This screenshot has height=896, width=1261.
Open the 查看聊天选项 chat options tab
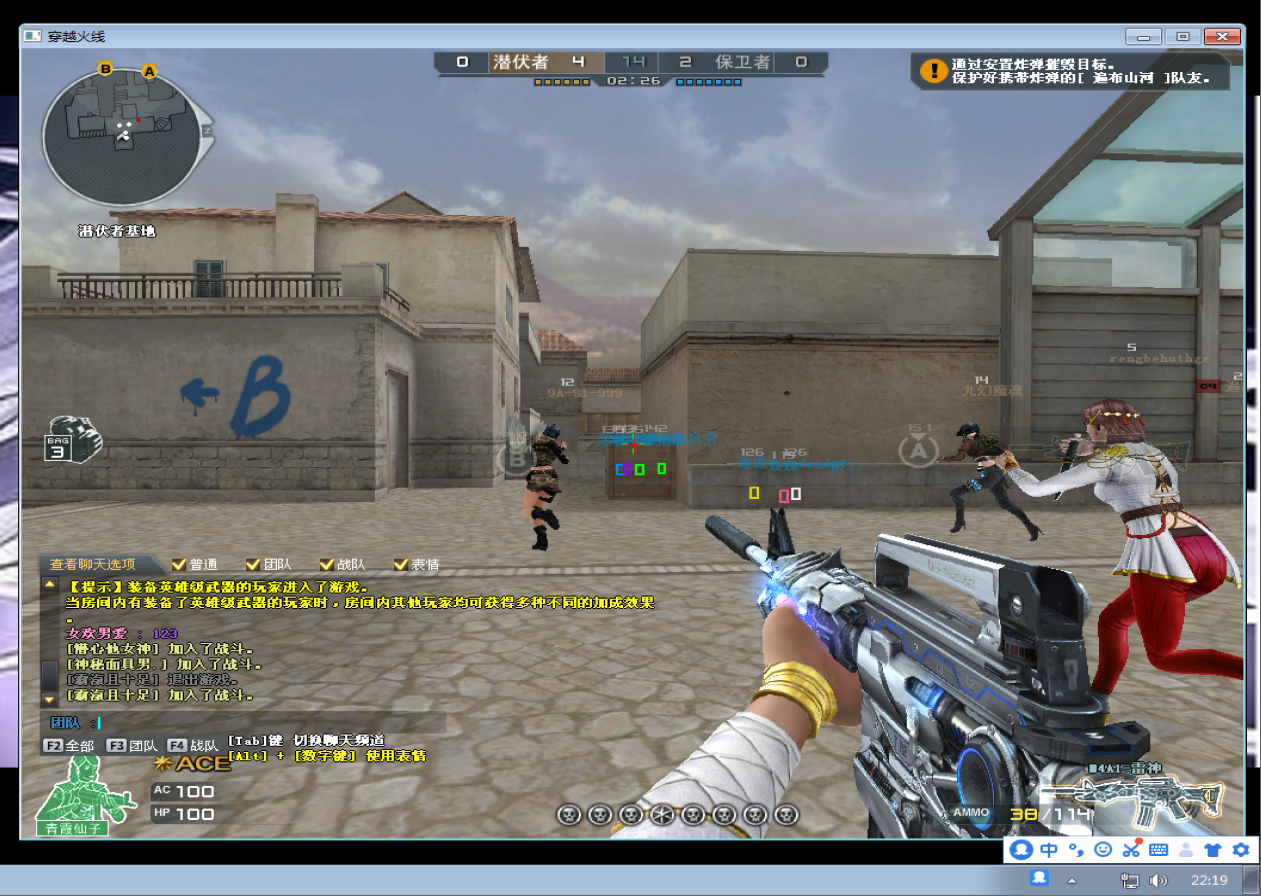[x=93, y=564]
